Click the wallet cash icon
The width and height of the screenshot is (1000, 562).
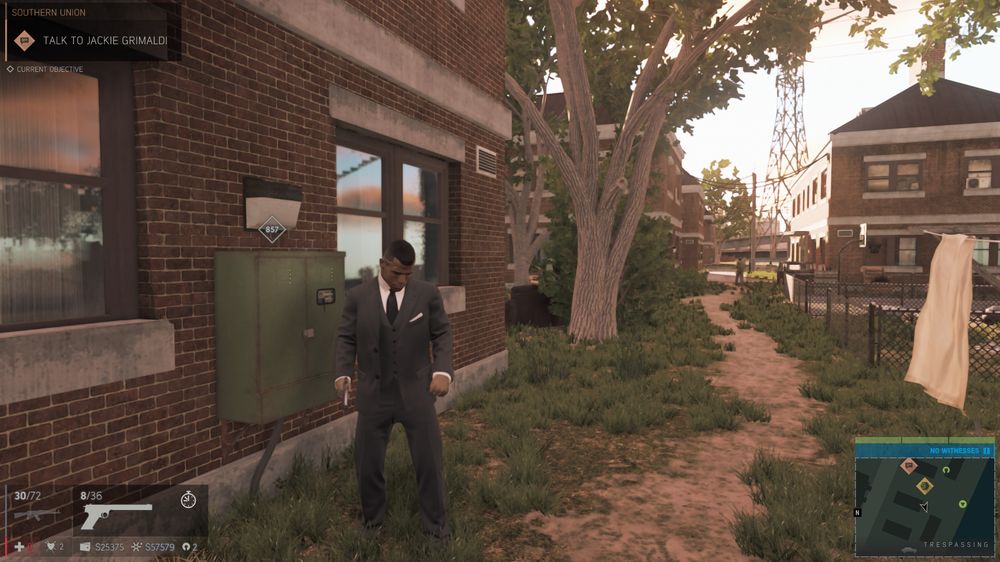click(x=86, y=547)
